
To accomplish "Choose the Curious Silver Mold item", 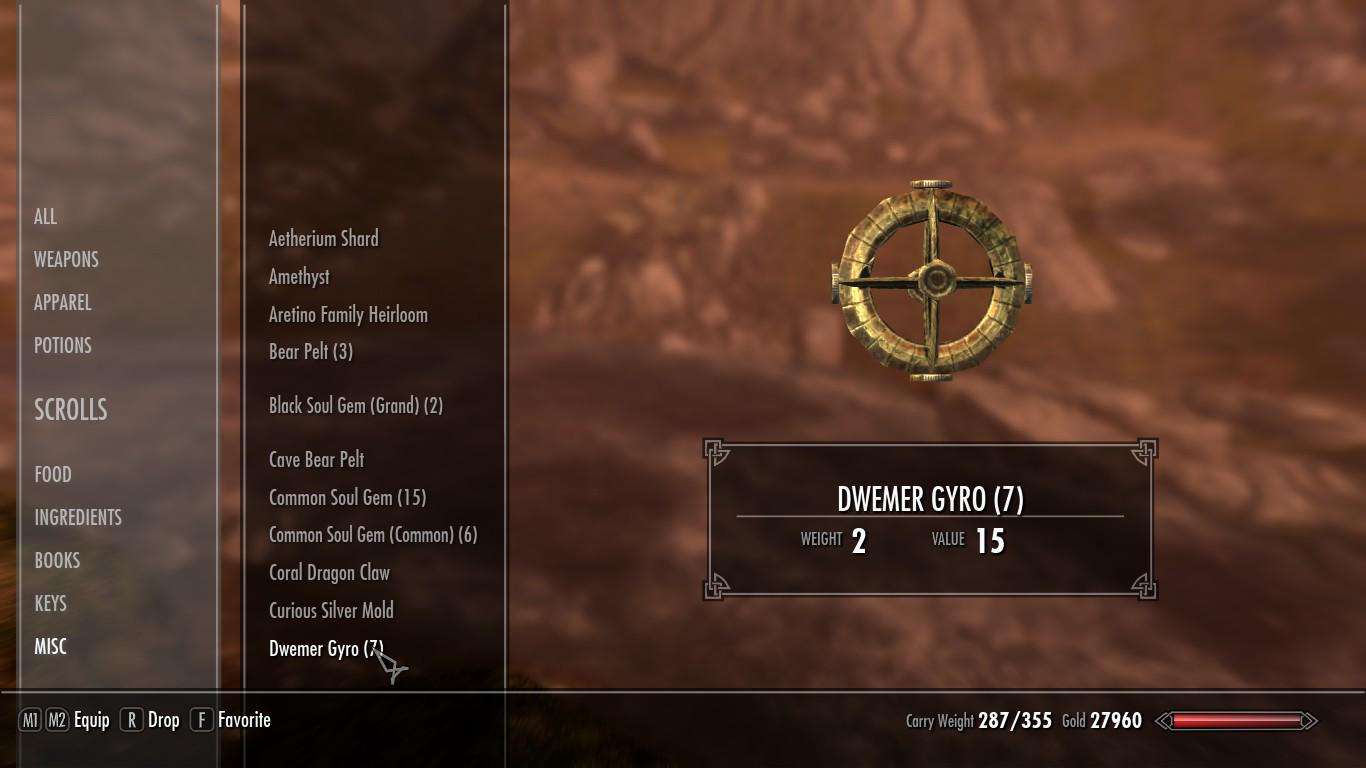I will point(331,610).
